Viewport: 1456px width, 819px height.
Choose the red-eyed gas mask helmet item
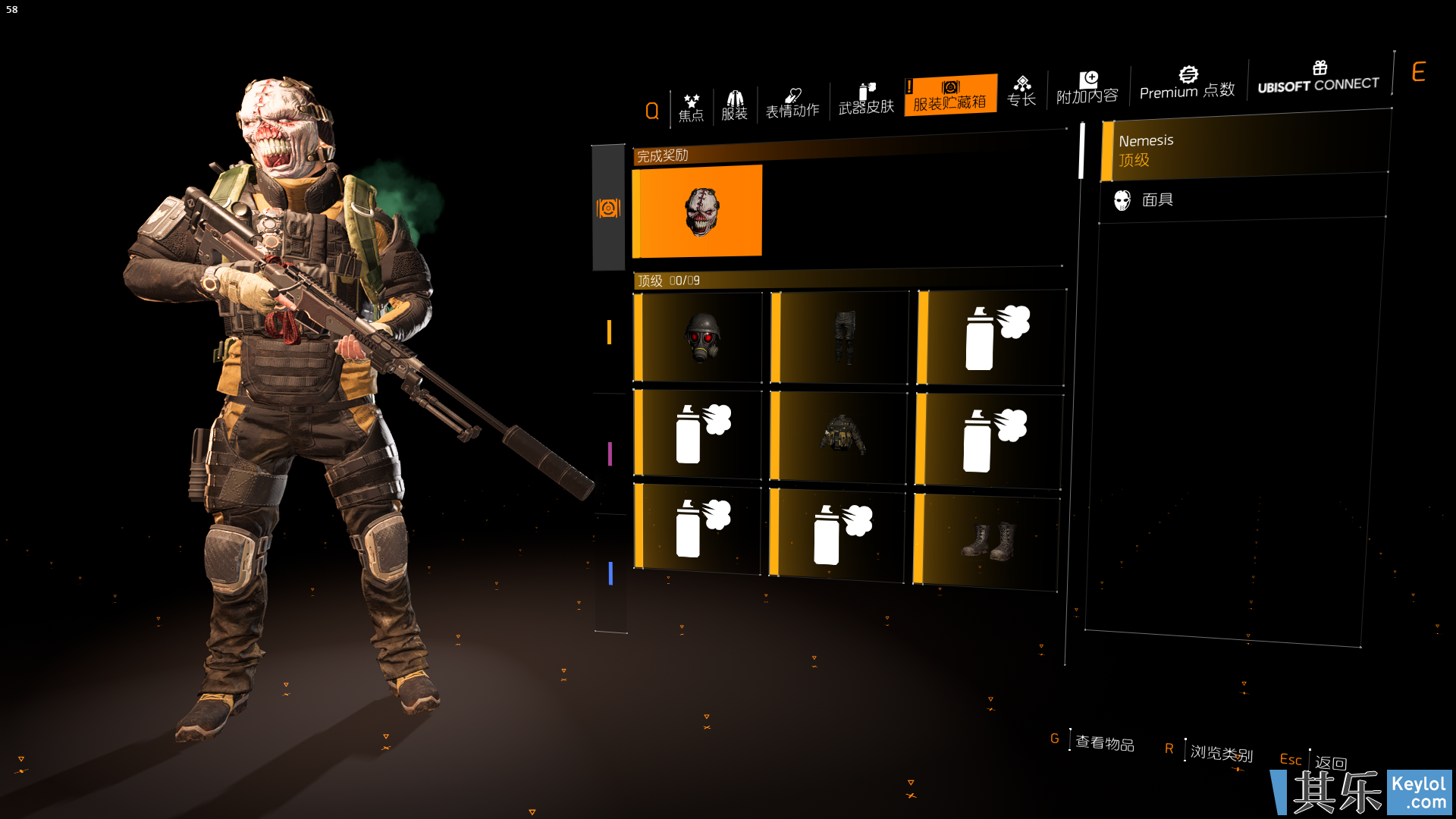699,337
